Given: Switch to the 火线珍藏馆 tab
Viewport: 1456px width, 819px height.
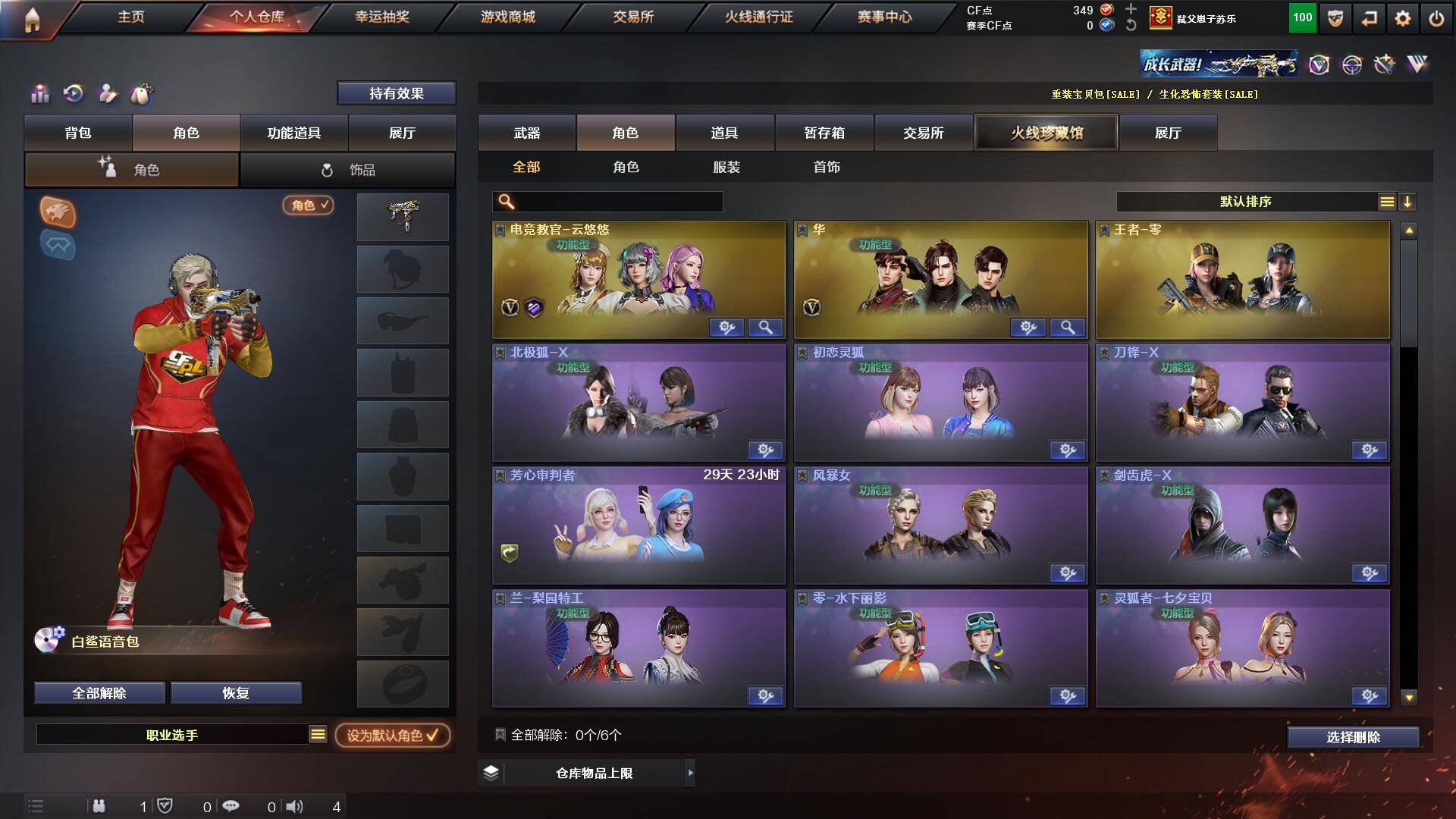Looking at the screenshot, I should [1047, 132].
